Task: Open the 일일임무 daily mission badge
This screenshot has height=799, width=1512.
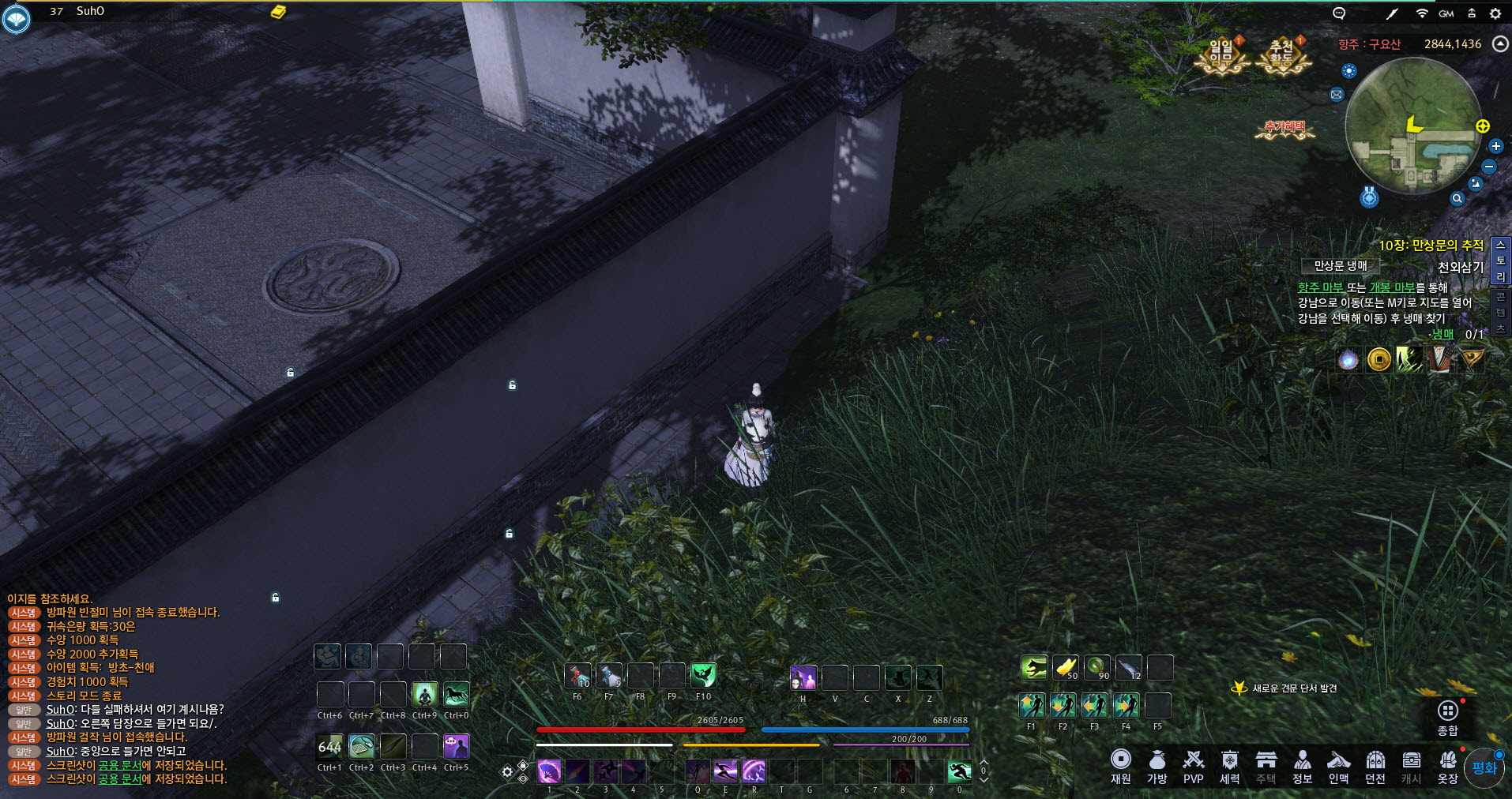Action: (x=1221, y=55)
